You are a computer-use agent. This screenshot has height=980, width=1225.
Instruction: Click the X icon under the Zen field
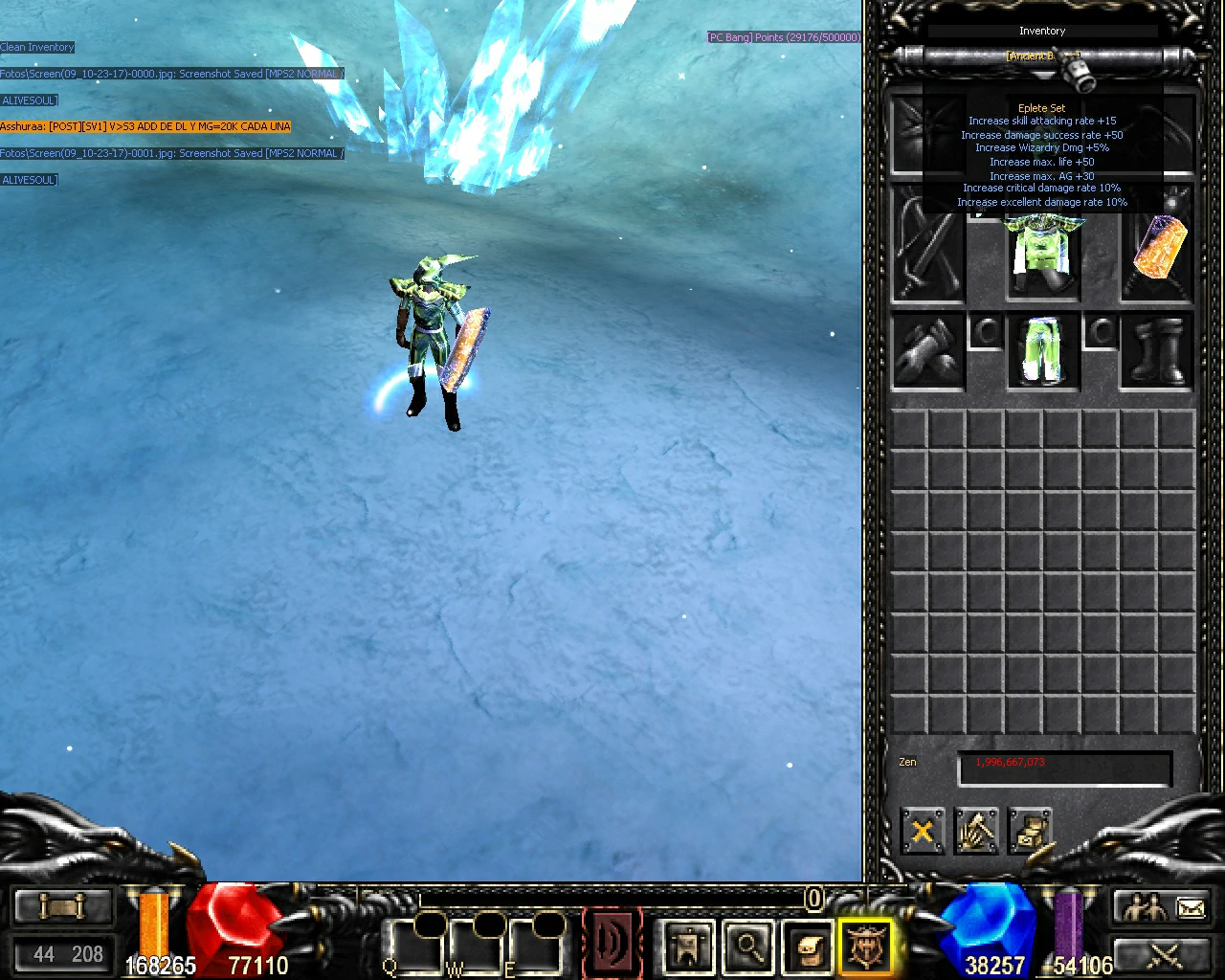click(x=922, y=831)
